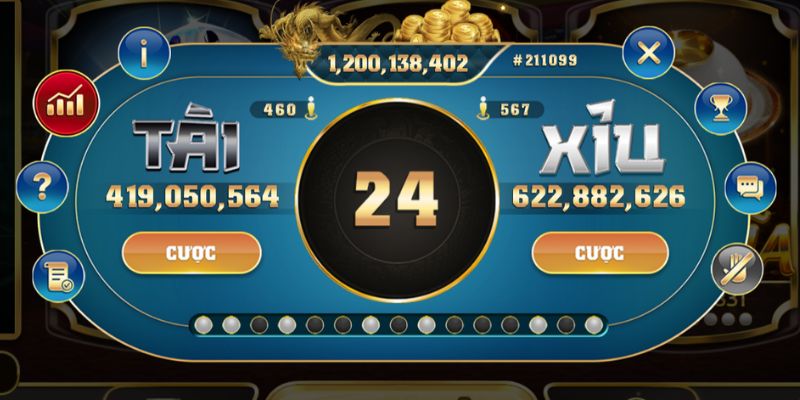Toggle the crossed-out hand icon
Viewport: 800px width, 400px height.
click(x=737, y=267)
